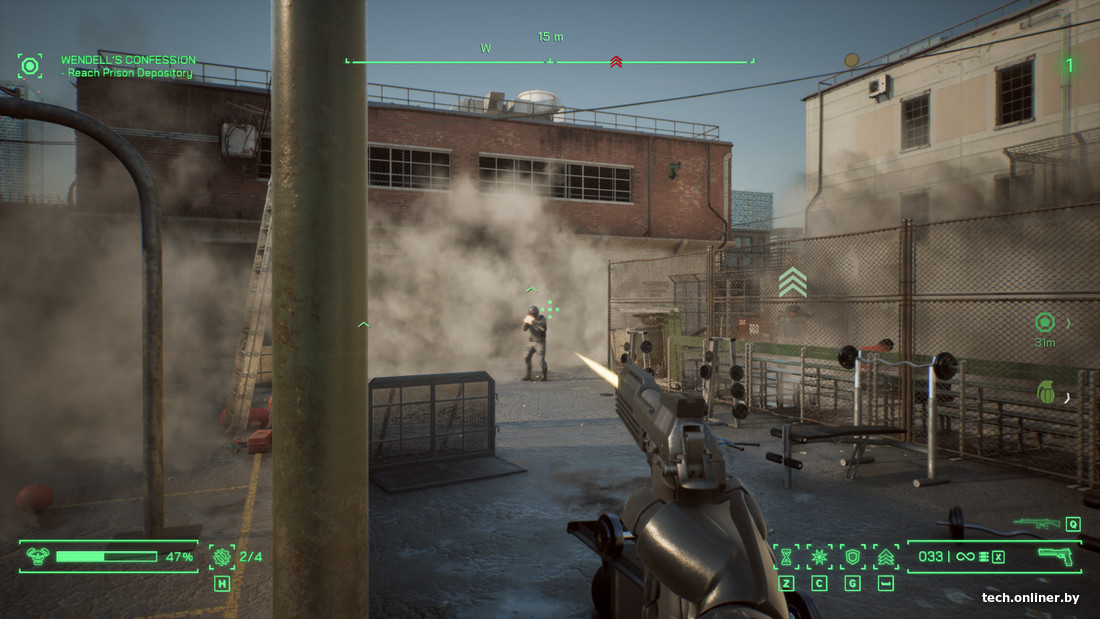1100x619 pixels.
Task: Click the objective target icon beside the quest title
Action: 30,66
